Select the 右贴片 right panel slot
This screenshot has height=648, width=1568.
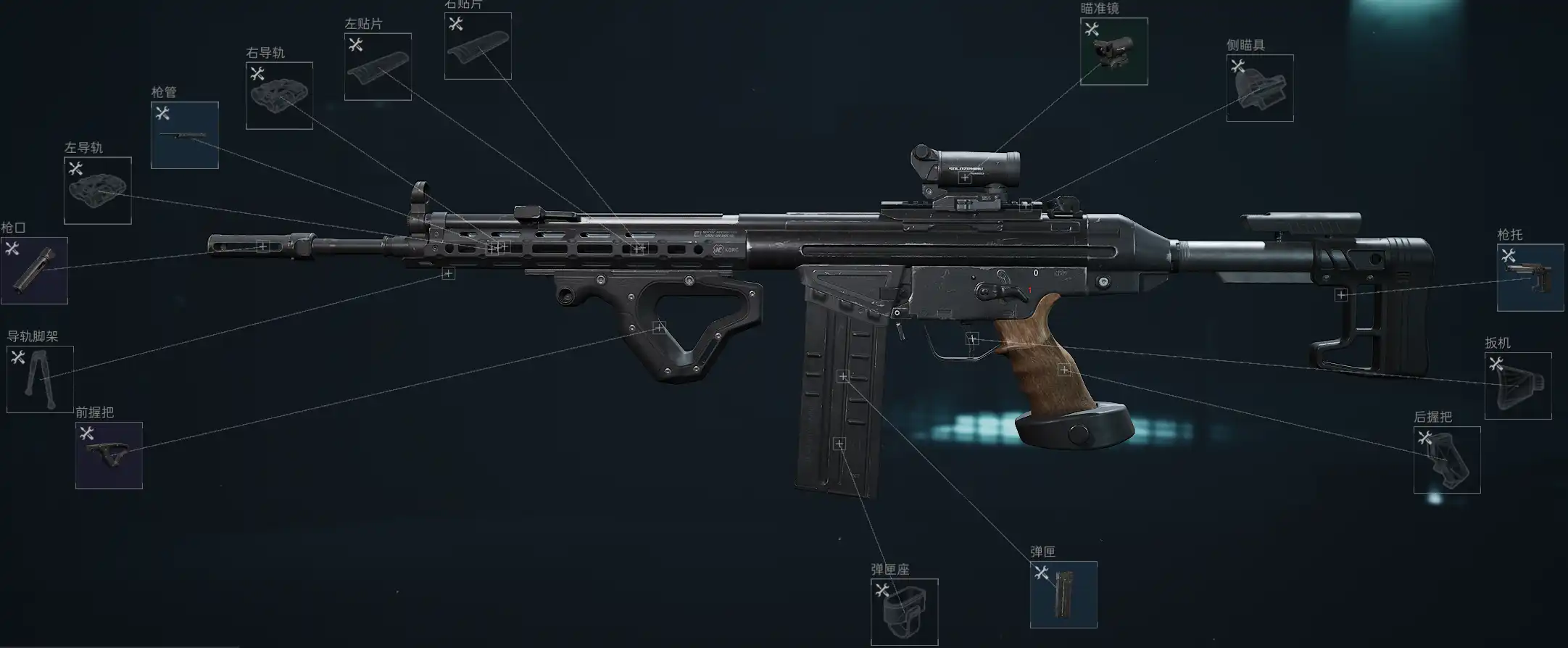click(x=478, y=46)
